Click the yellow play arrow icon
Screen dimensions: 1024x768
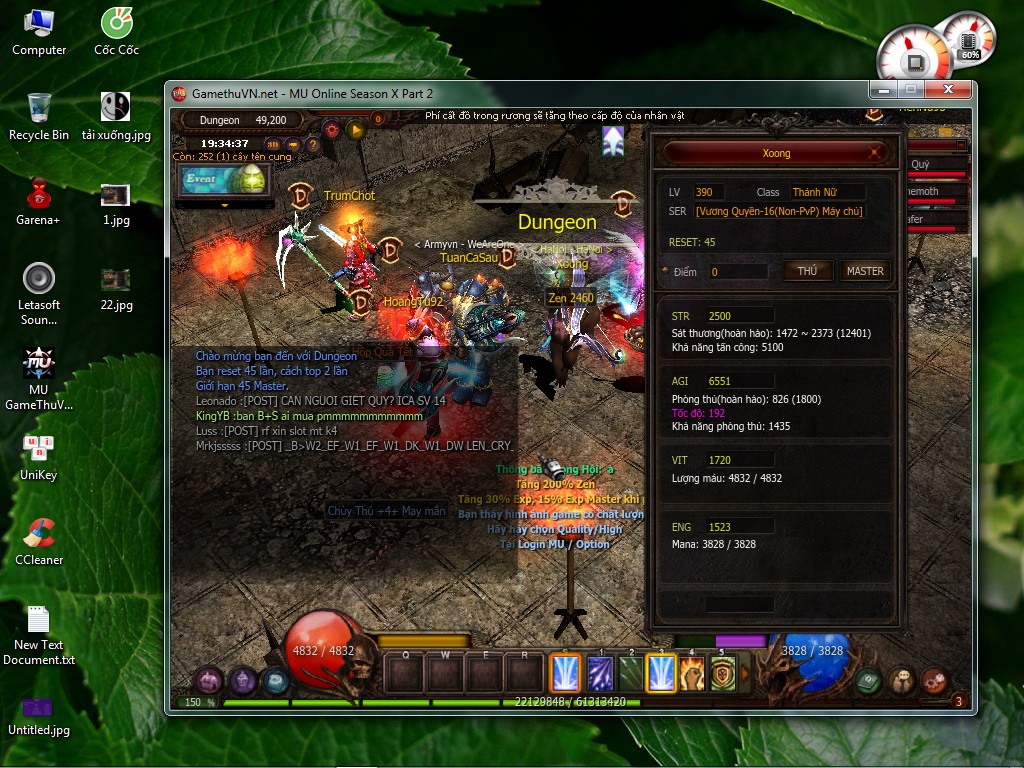355,129
